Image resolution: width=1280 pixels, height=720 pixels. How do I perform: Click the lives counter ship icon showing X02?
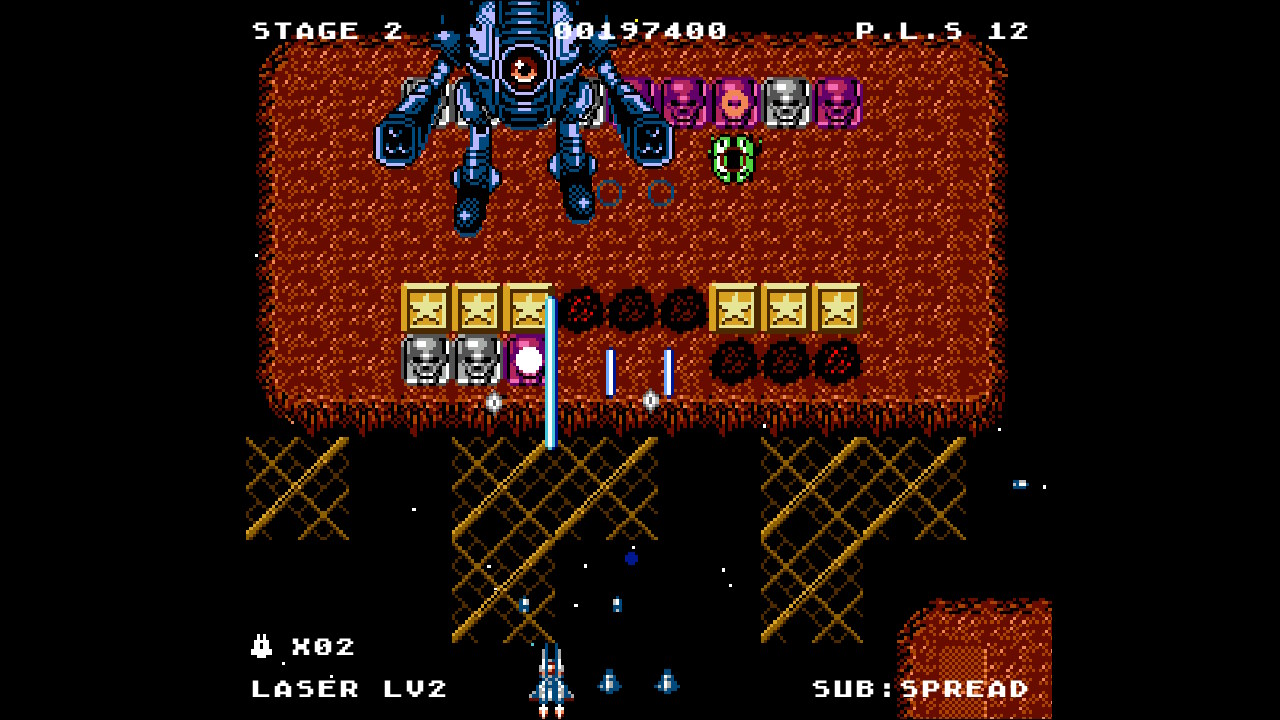point(262,647)
